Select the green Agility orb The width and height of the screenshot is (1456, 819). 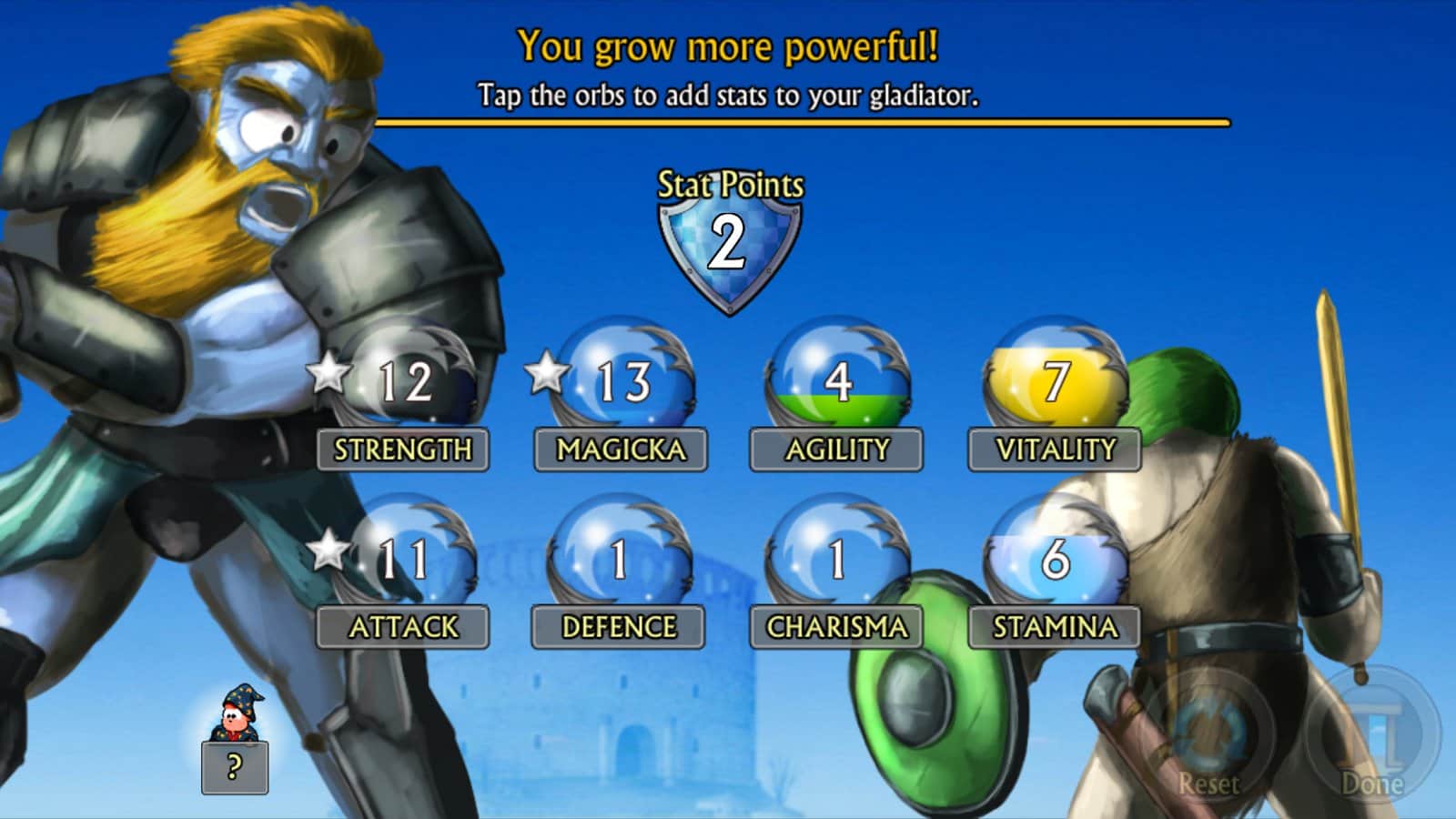point(837,380)
